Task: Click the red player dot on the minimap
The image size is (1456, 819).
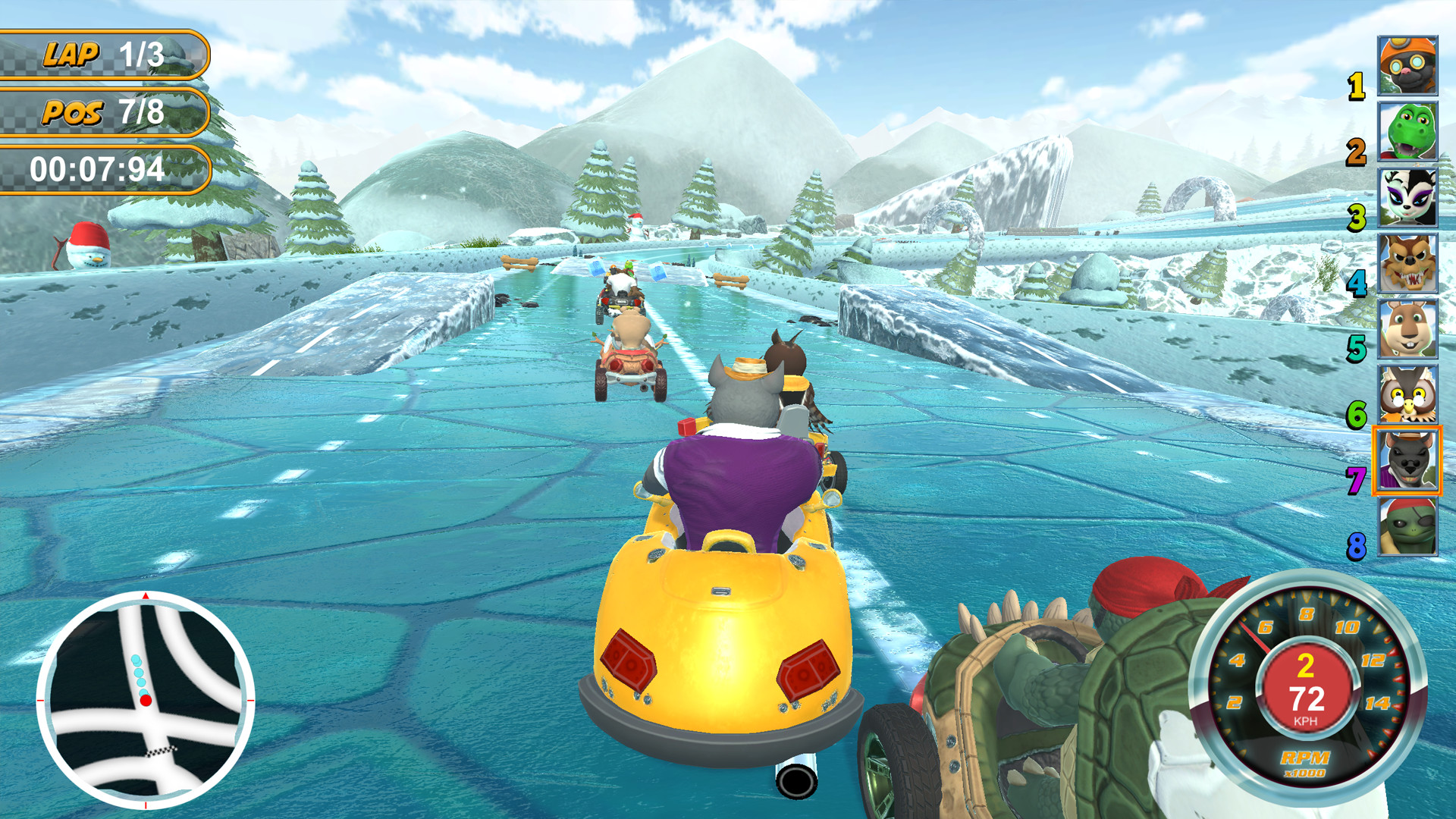Action: [146, 700]
